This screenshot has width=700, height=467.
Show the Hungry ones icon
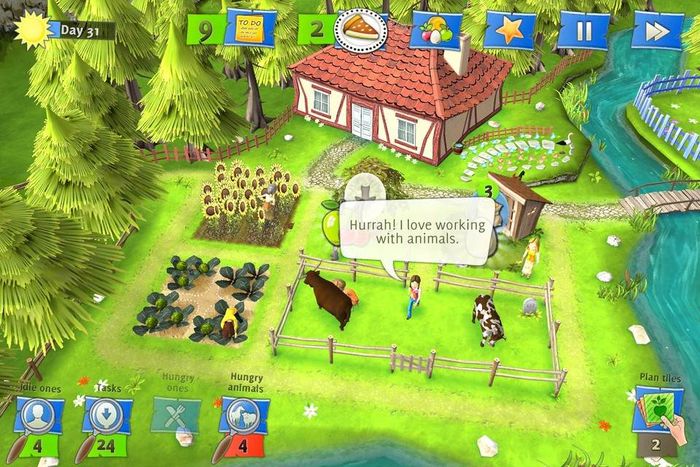[176, 415]
